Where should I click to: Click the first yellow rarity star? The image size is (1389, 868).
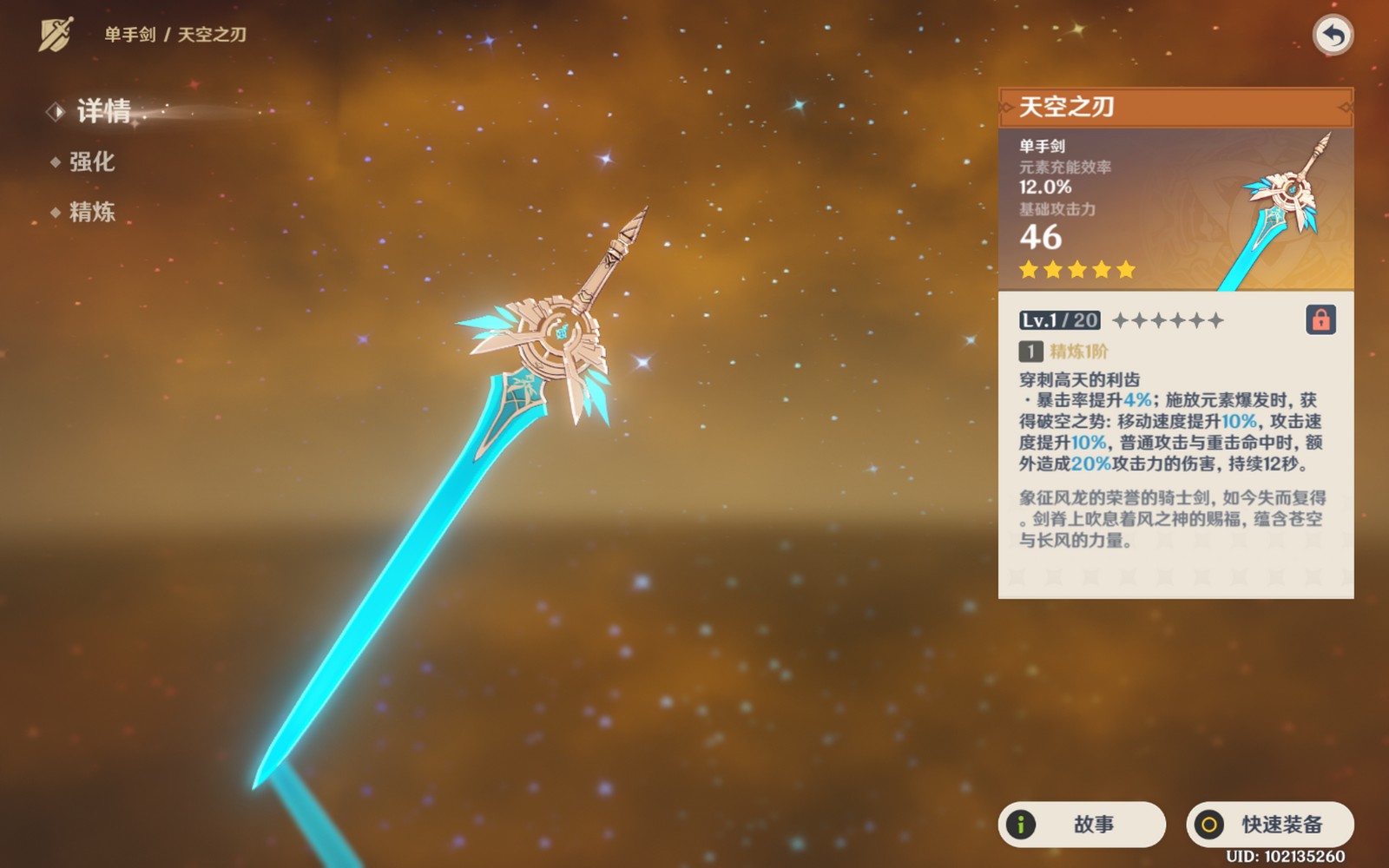click(1028, 270)
